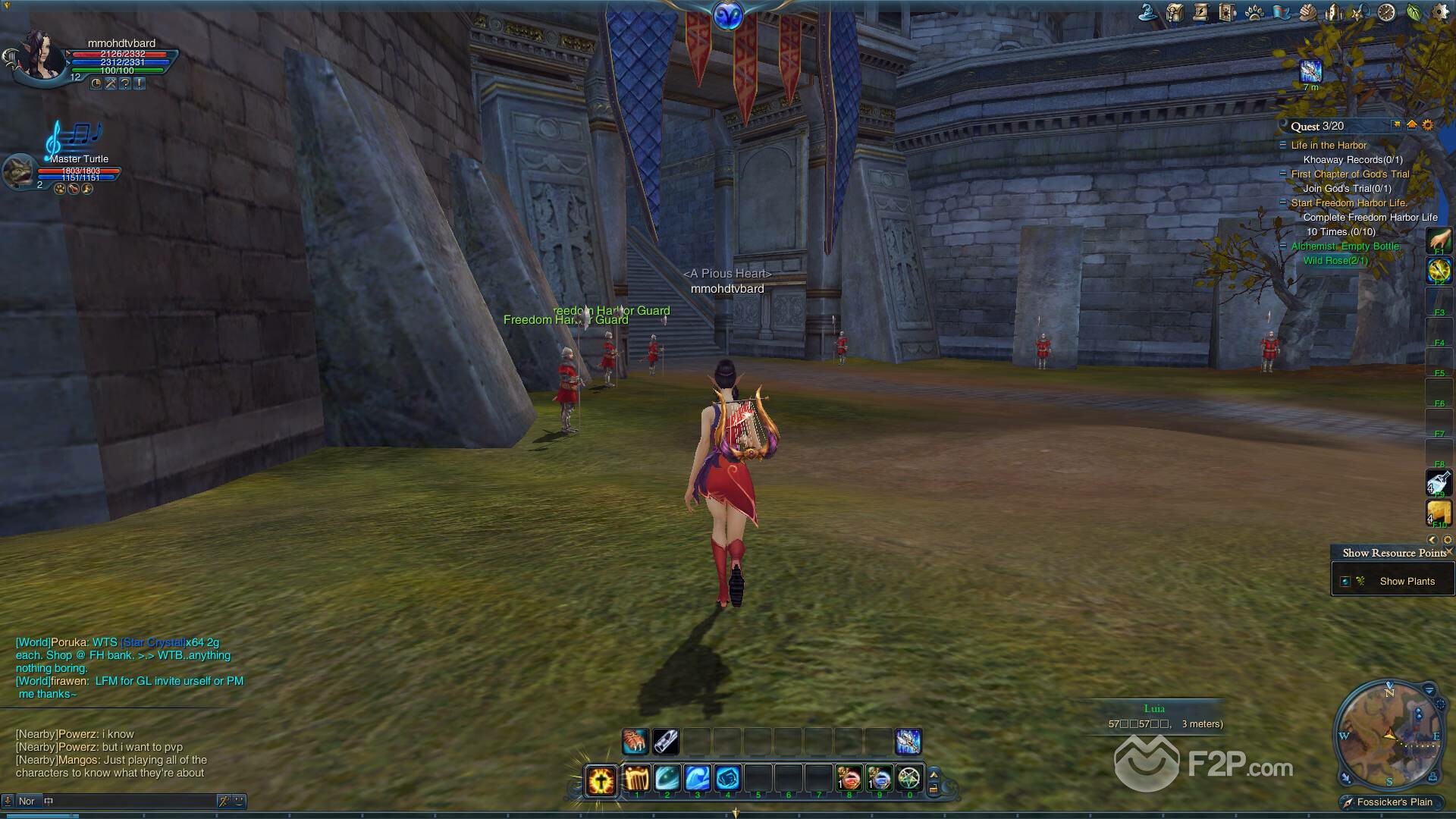Viewport: 1456px width, 819px height.
Task: Click the paw print pet icon
Action: point(1254,12)
